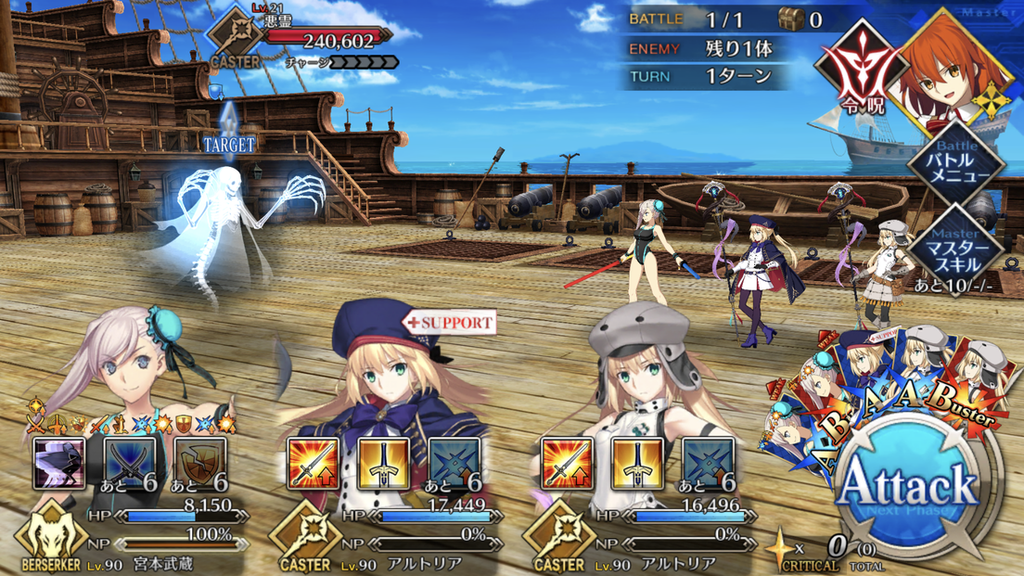Viewport: 1024px width, 576px height.
Task: Select Musashi's crossed swords skill on cooldown
Action: (x=130, y=463)
